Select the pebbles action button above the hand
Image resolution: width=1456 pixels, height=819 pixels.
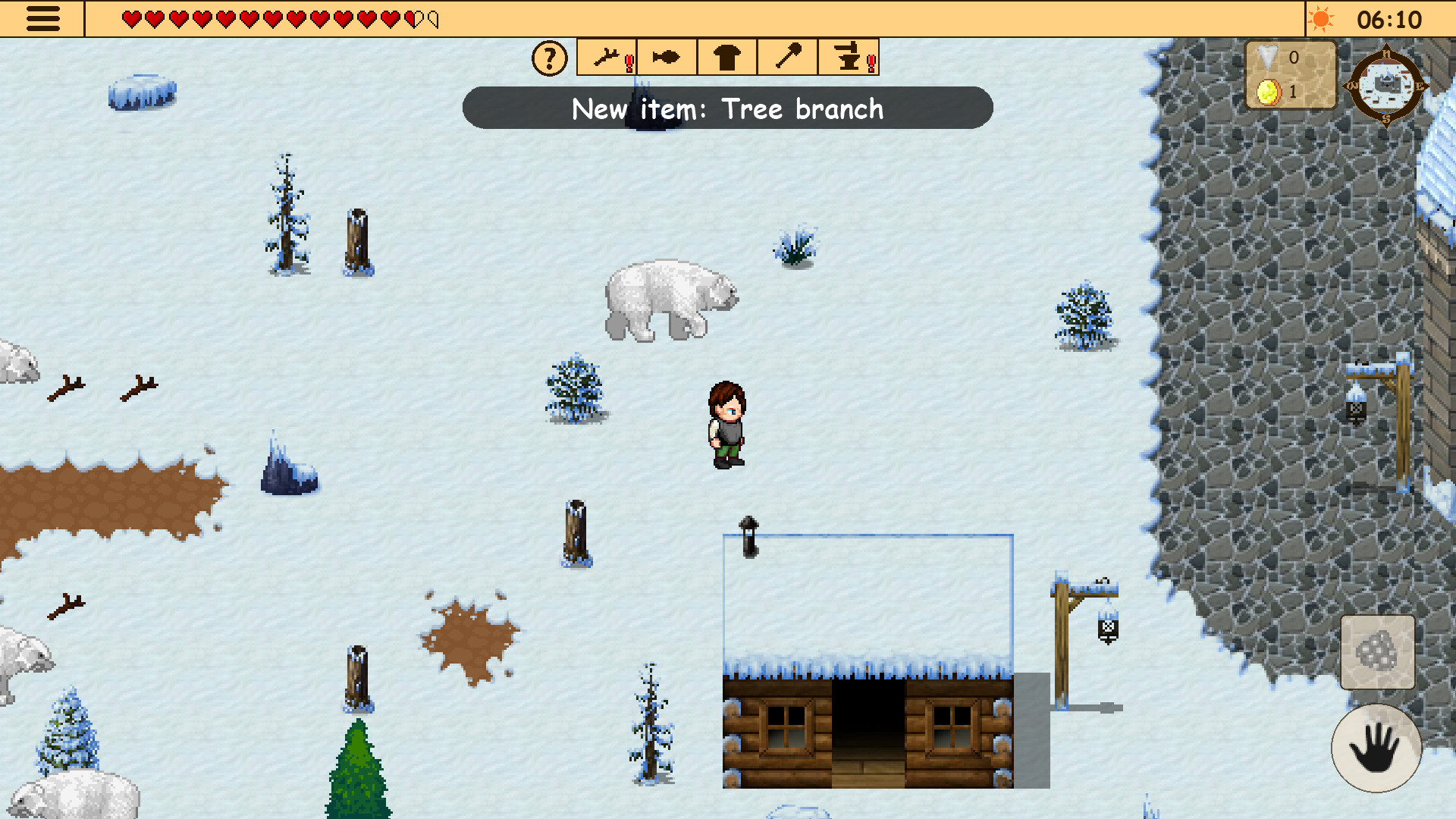click(x=1377, y=652)
